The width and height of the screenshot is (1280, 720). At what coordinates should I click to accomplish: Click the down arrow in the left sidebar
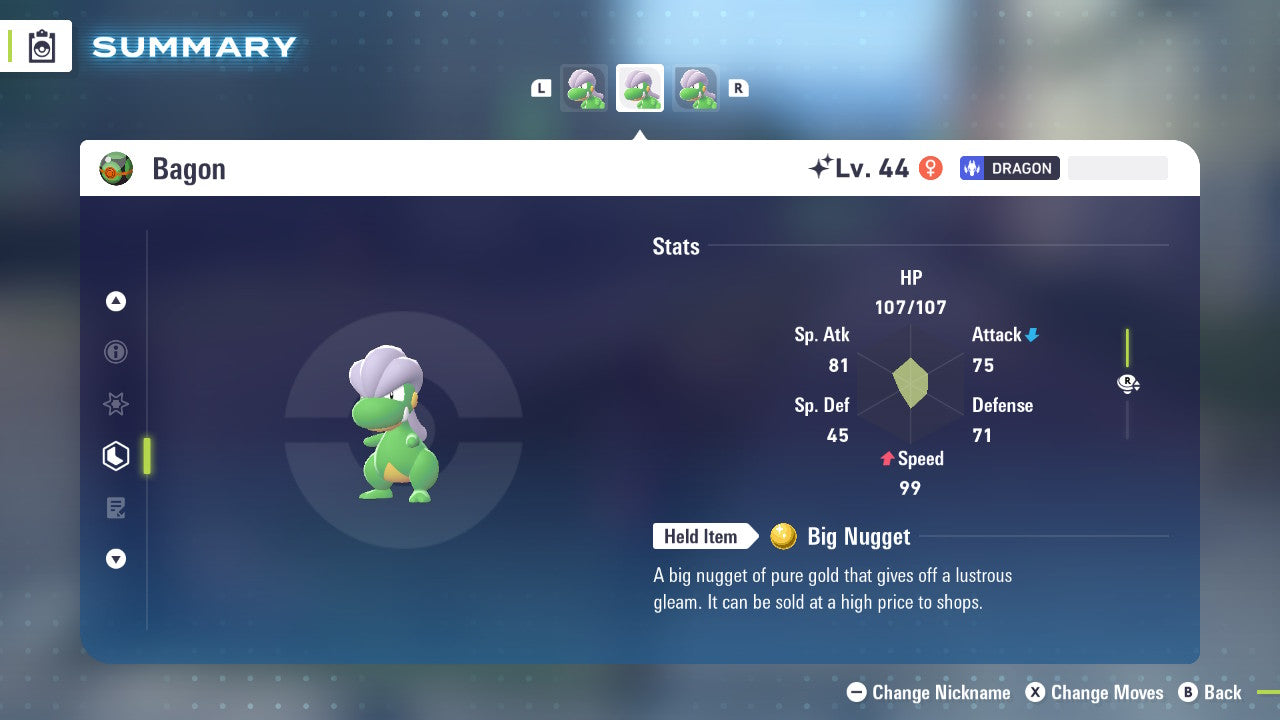pyautogui.click(x=116, y=559)
